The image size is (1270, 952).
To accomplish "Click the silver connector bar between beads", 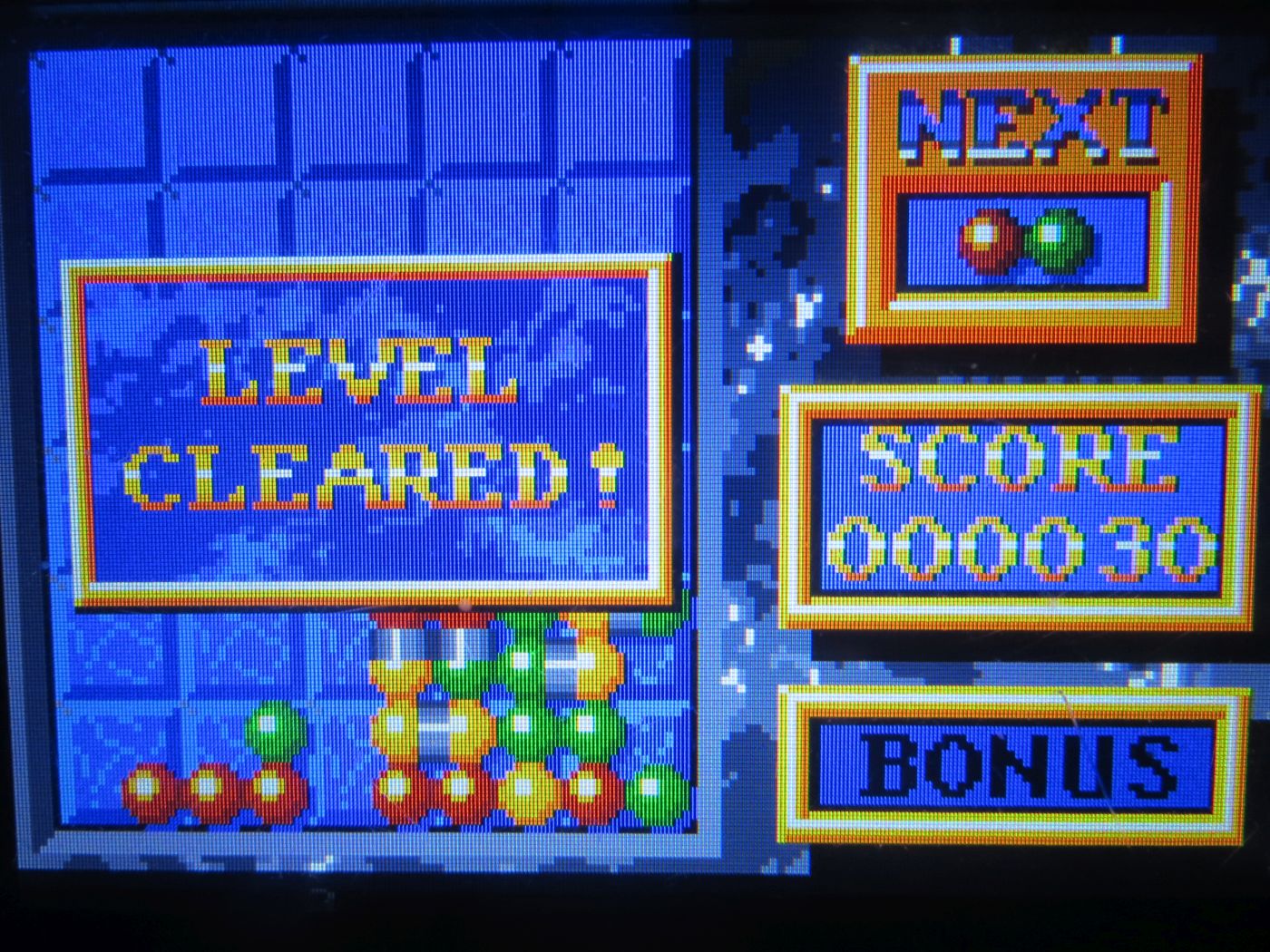I will click(435, 725).
